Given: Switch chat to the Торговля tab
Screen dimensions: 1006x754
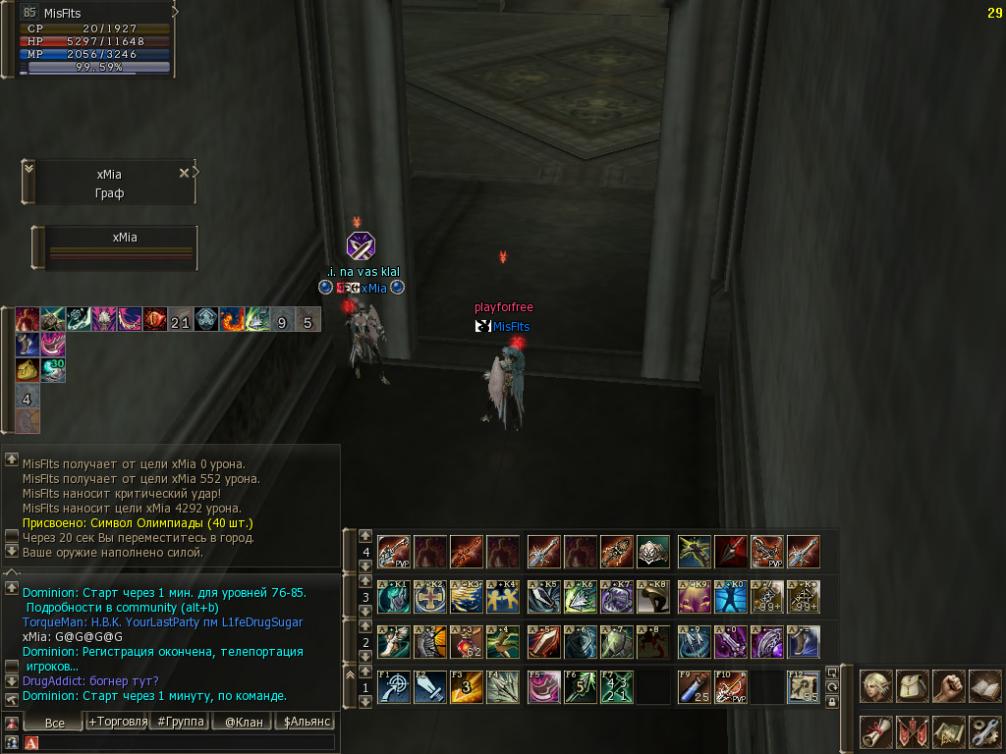Looking at the screenshot, I should tap(117, 721).
